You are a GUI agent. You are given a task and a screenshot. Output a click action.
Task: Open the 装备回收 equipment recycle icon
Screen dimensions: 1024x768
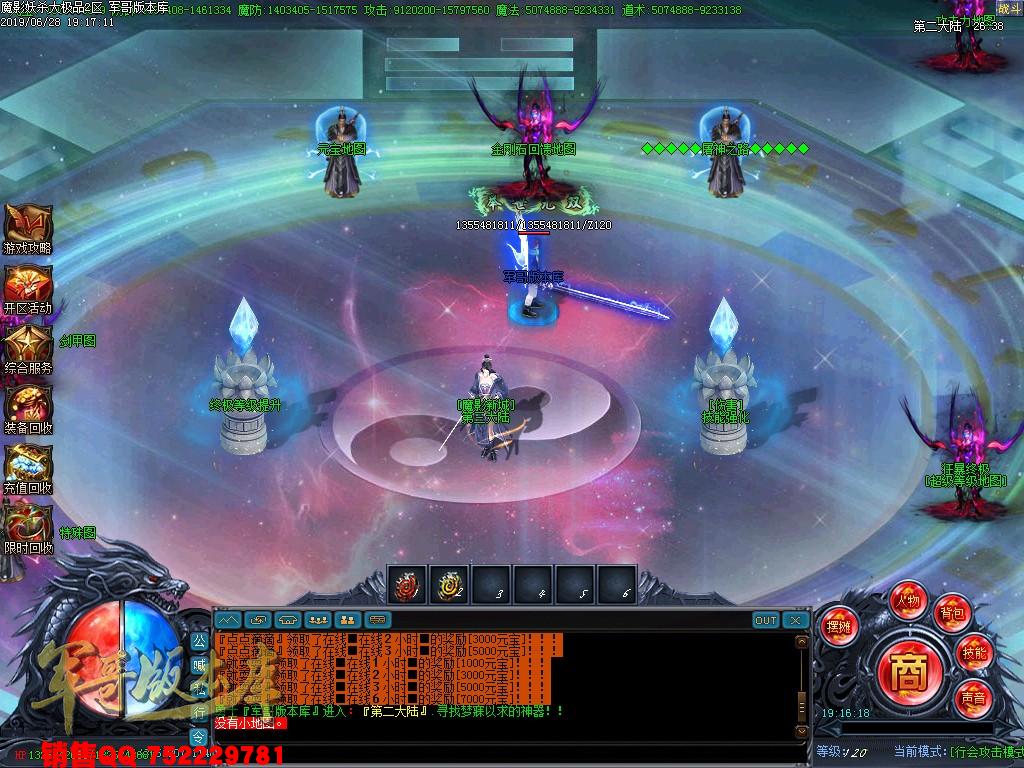27,405
